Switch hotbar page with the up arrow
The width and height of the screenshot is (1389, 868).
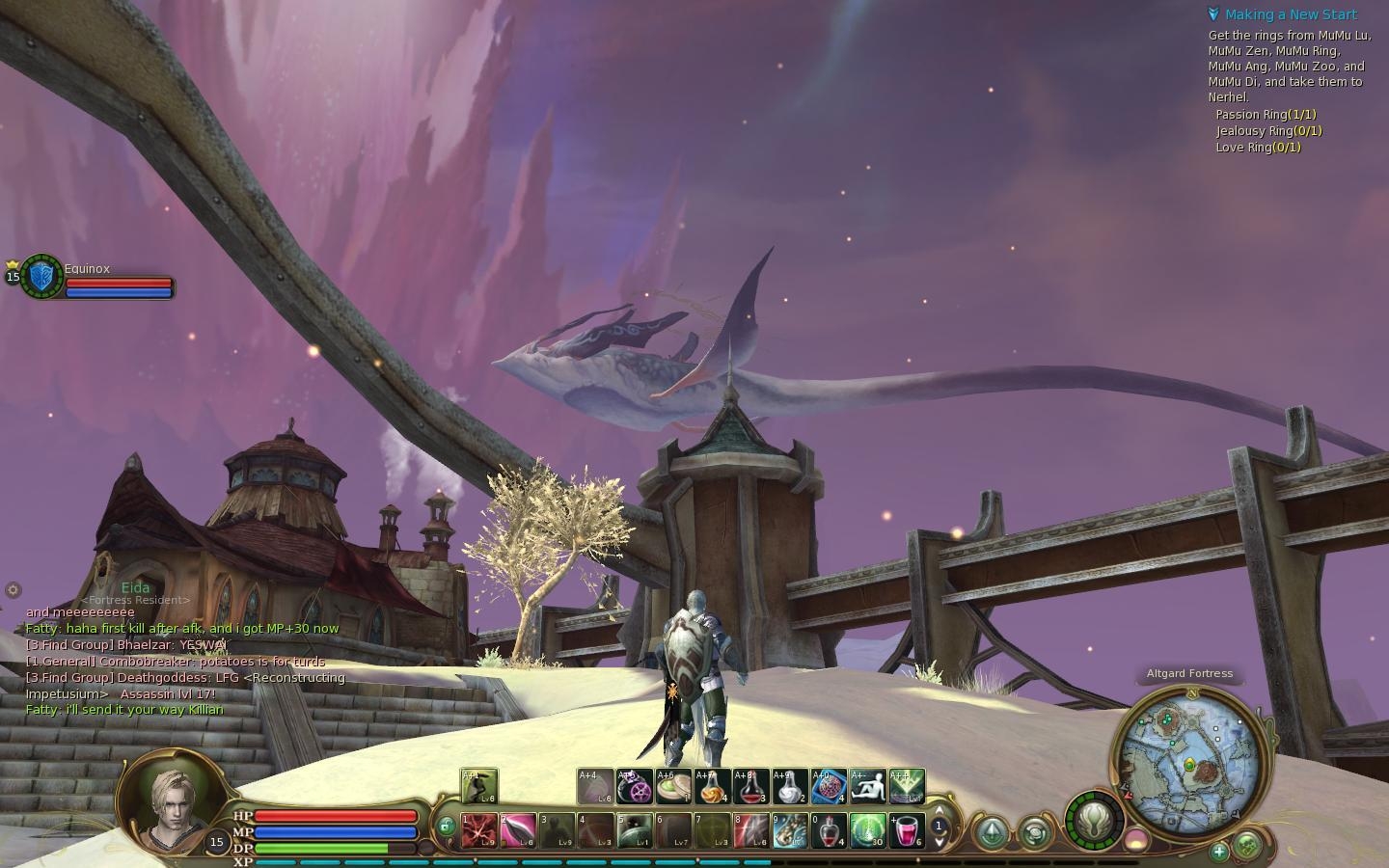tap(939, 810)
